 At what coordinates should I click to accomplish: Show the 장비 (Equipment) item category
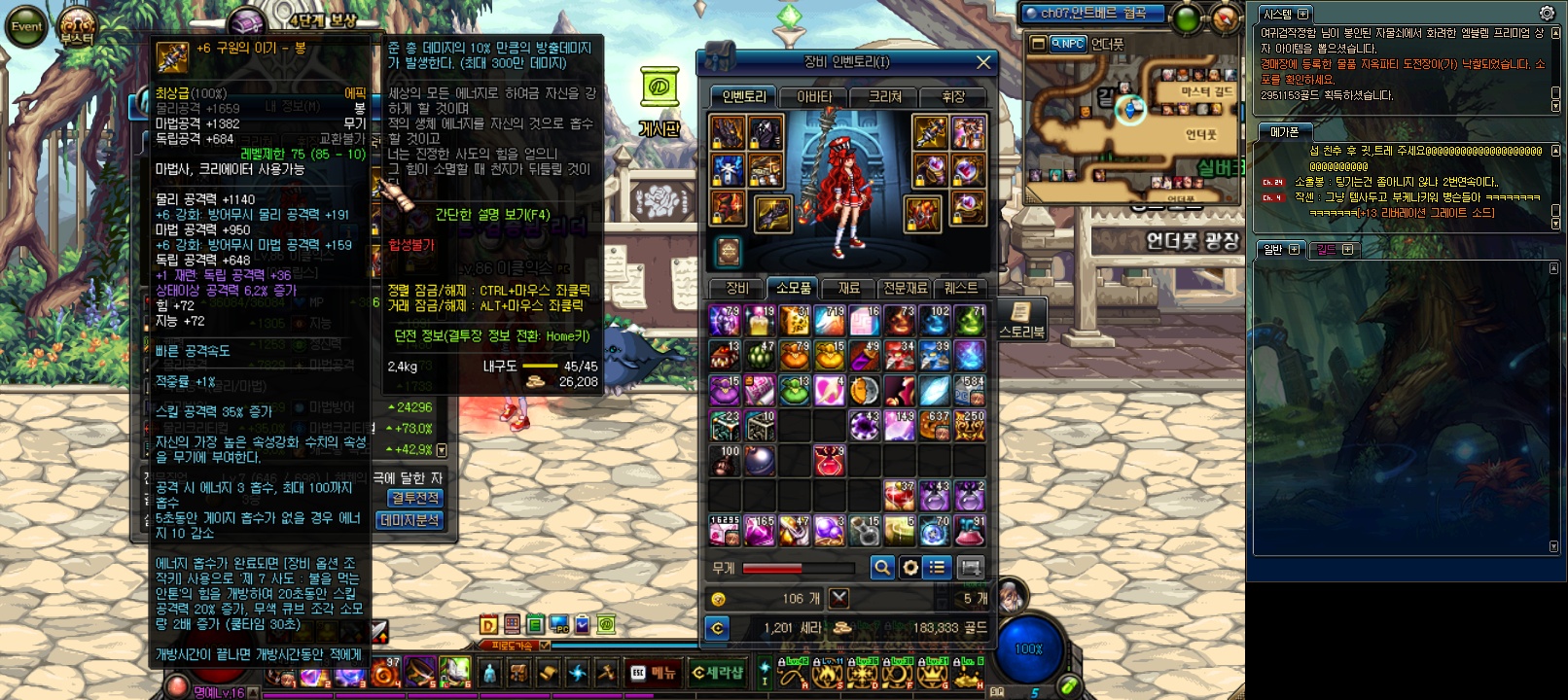coord(737,288)
